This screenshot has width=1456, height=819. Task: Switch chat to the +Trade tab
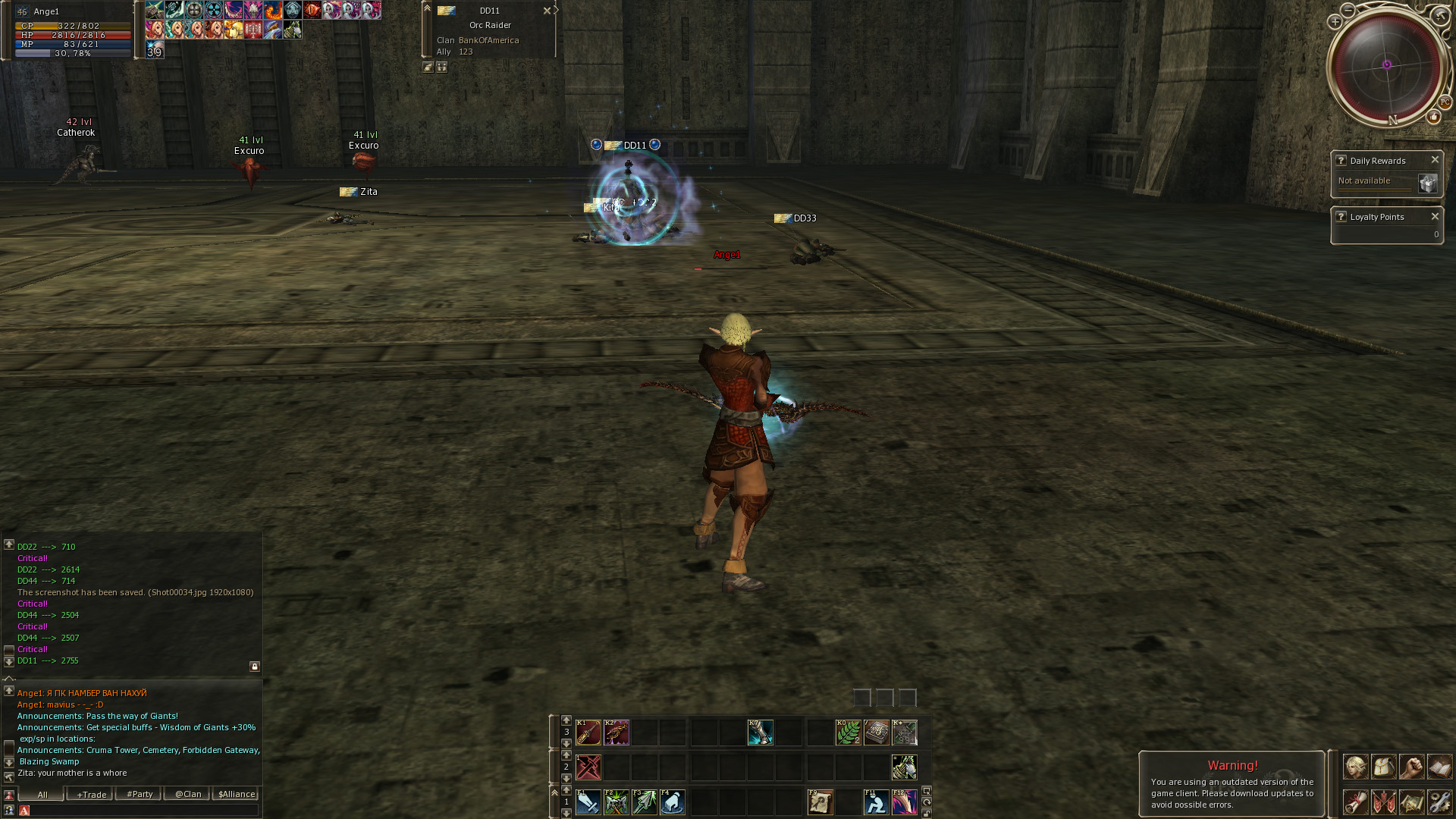pos(91,794)
